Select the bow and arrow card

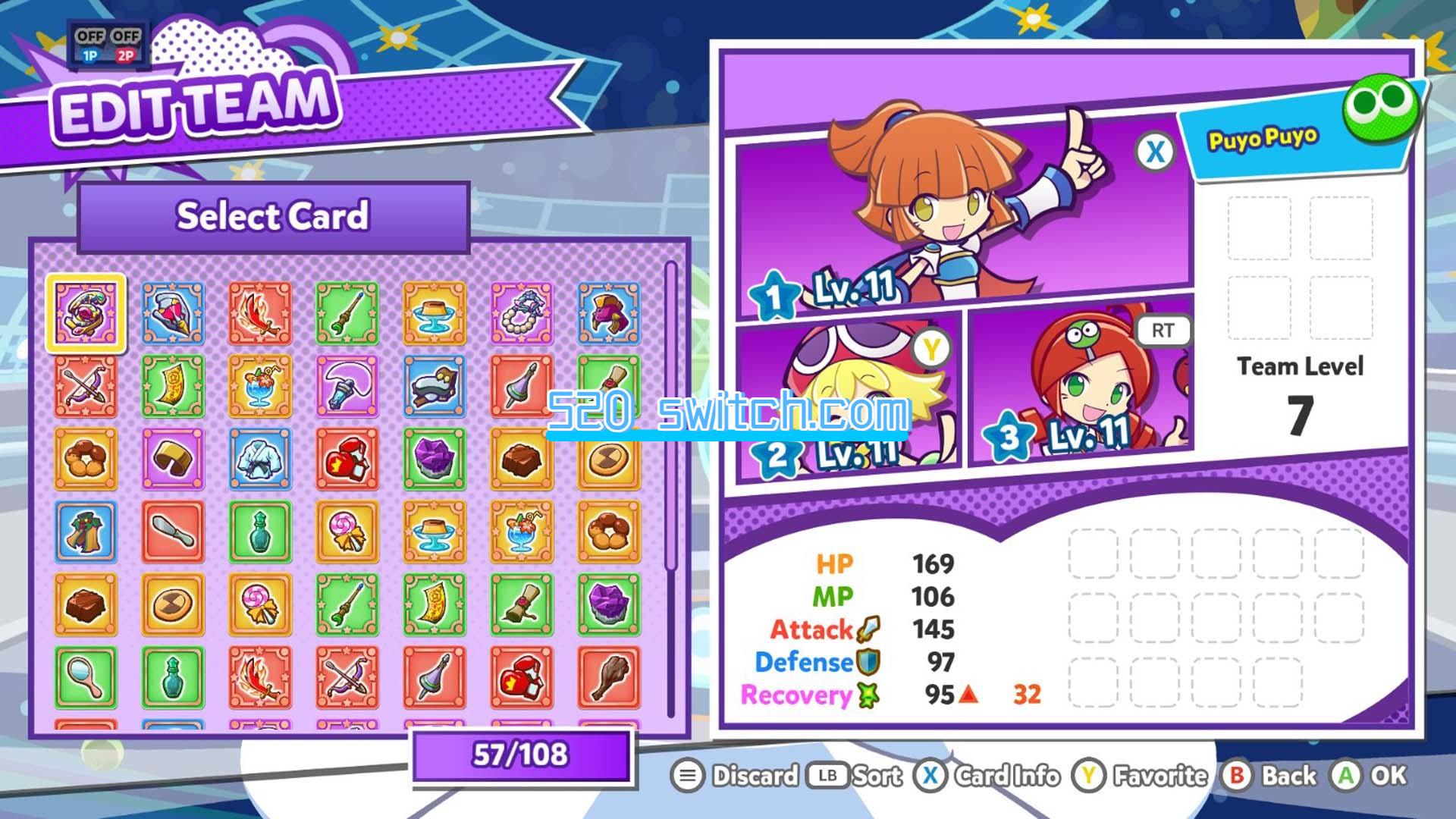86,385
